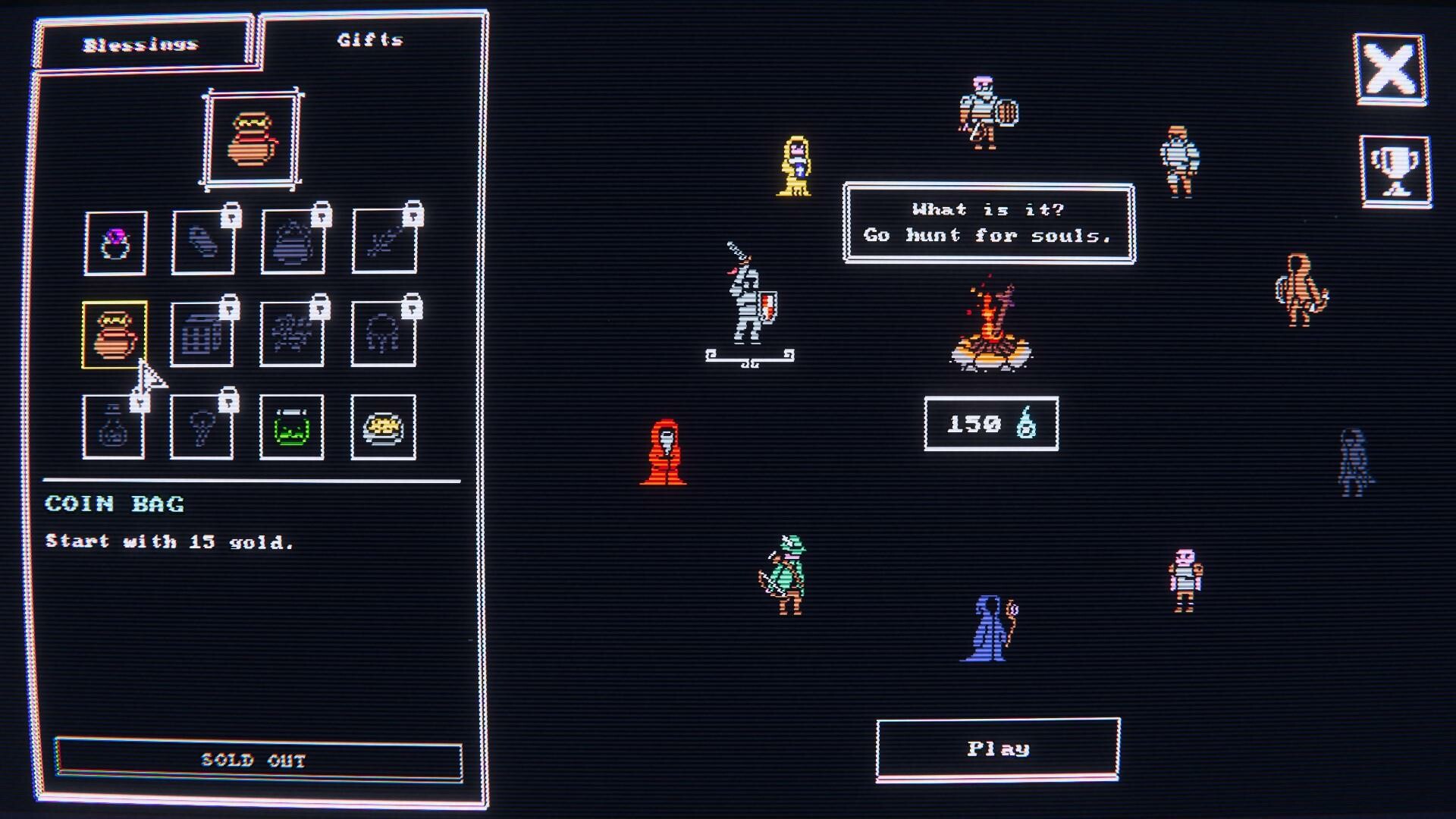Switch to the Gifts tab
Viewport: 1456px width, 819px height.
[370, 42]
